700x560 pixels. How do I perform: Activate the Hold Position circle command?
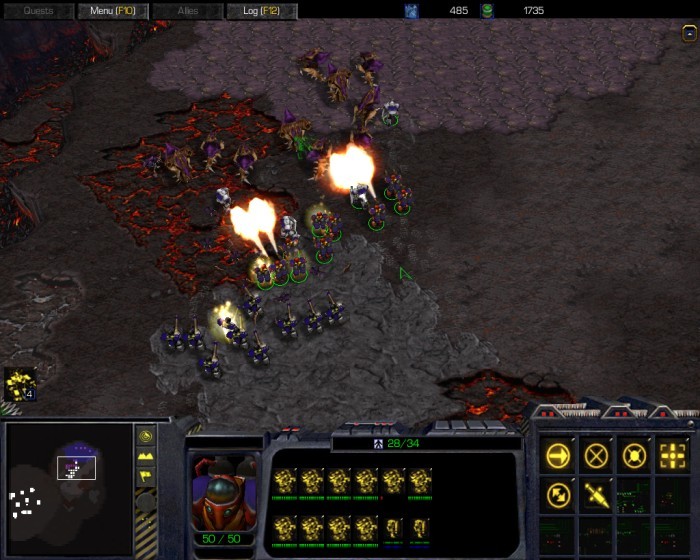pos(634,455)
